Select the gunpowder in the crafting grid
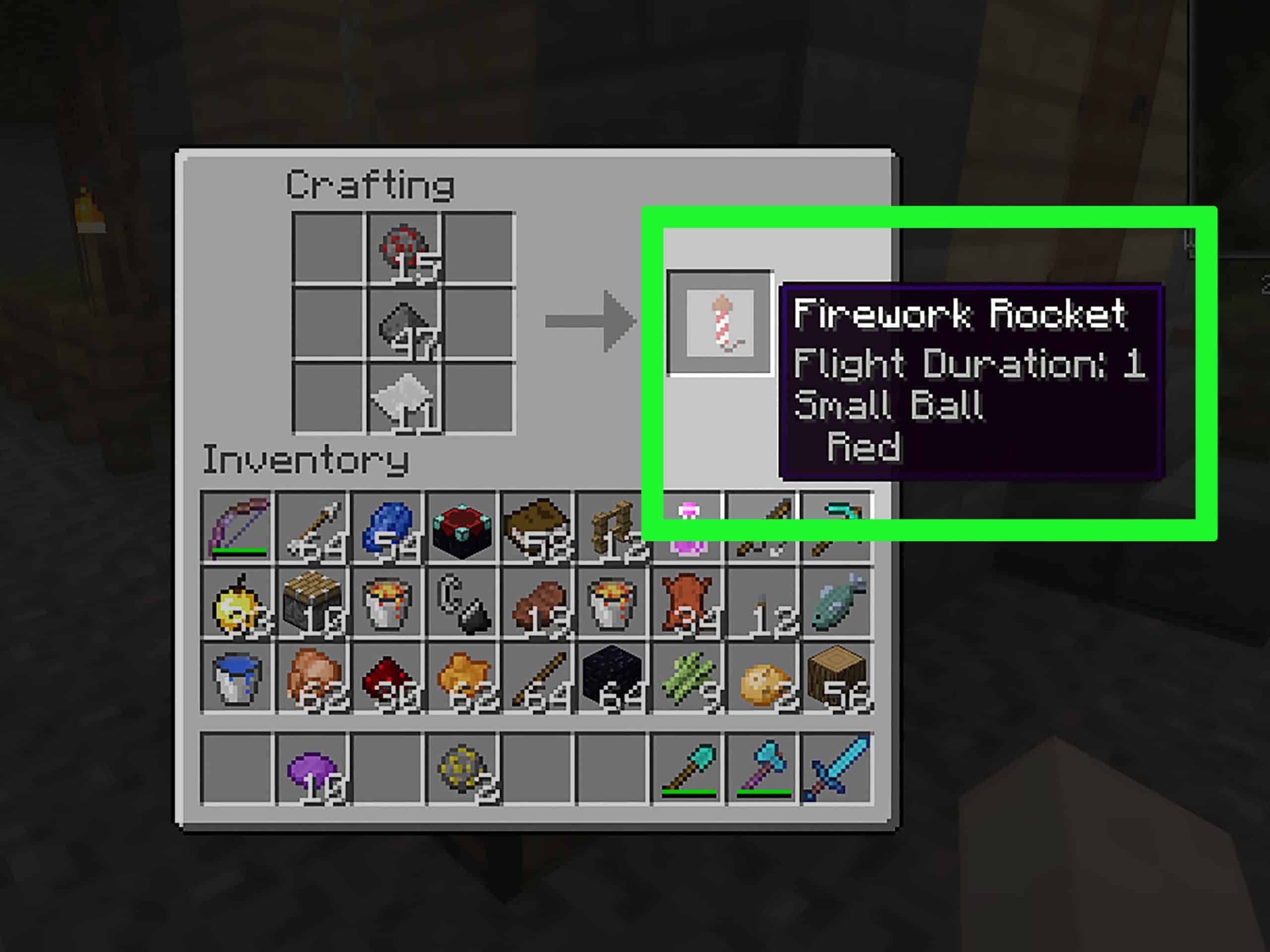The image size is (1270, 952). coord(404,323)
